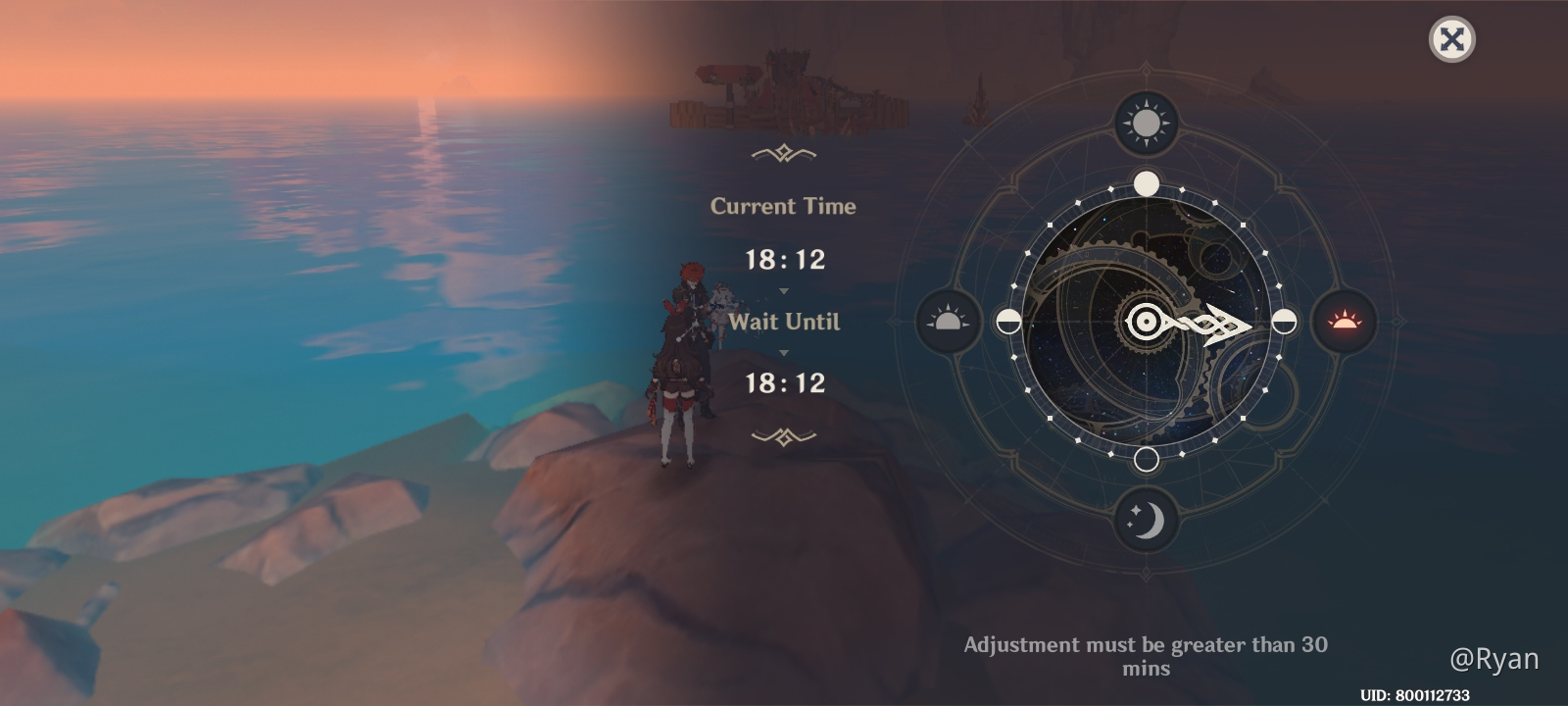
Task: Click the 18:12 target time readout
Action: (784, 382)
